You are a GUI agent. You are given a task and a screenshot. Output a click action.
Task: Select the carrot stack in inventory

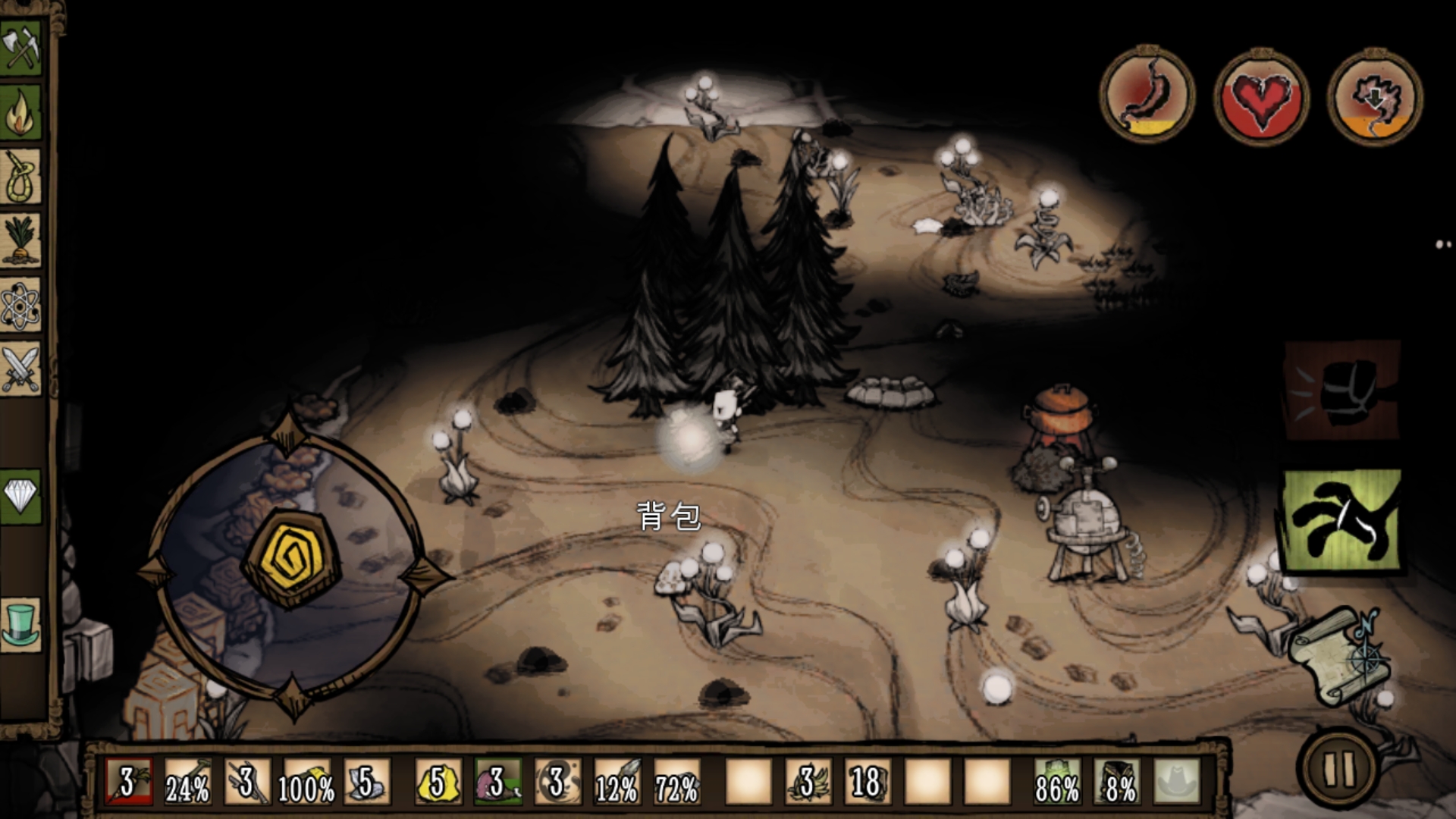129,782
